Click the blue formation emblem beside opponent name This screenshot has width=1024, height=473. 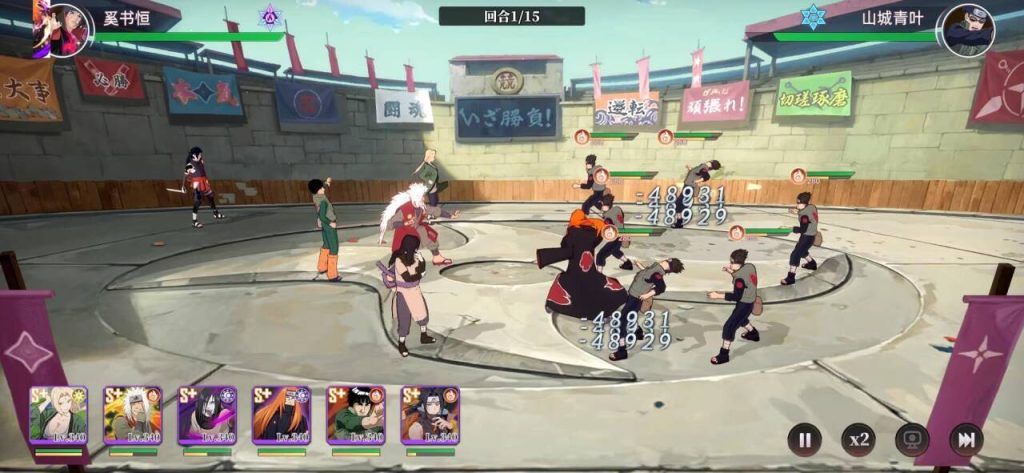click(812, 16)
